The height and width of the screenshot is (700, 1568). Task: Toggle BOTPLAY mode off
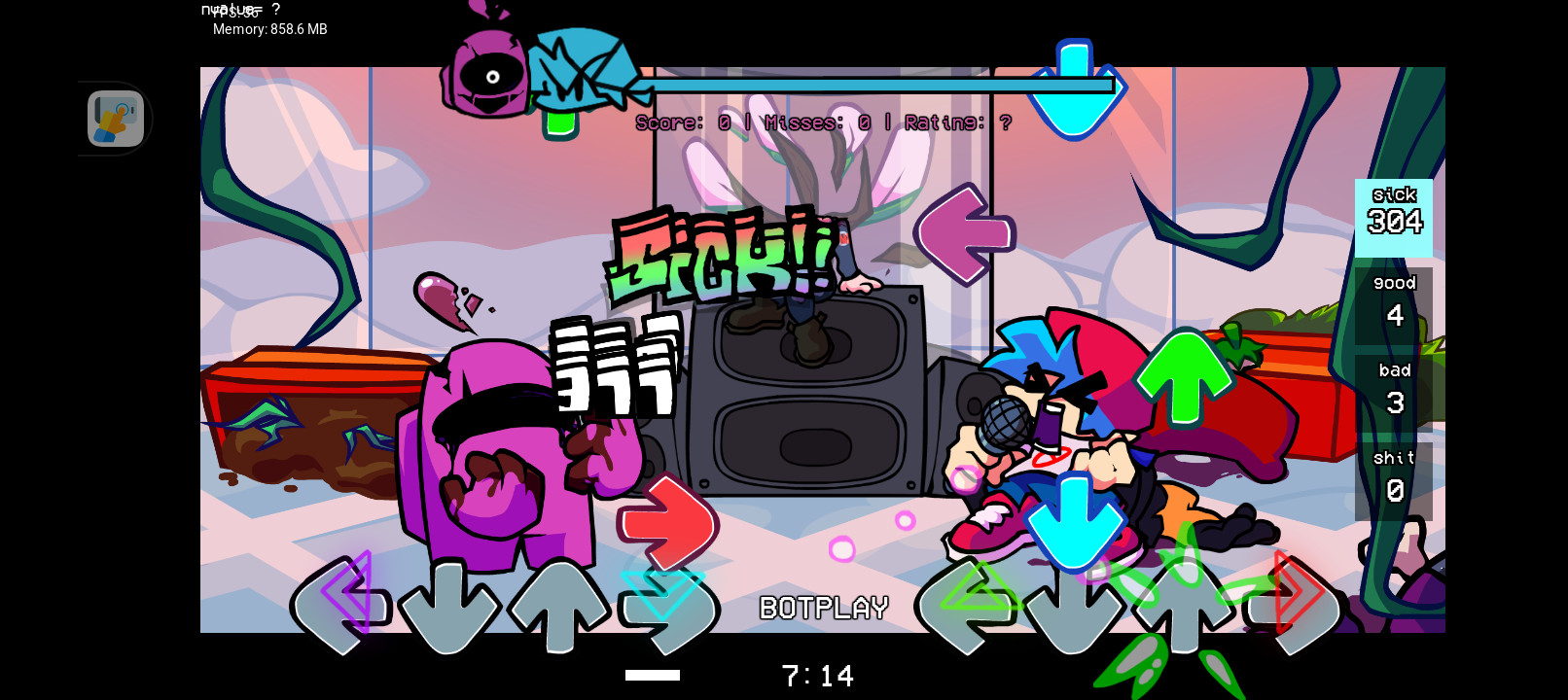[823, 608]
